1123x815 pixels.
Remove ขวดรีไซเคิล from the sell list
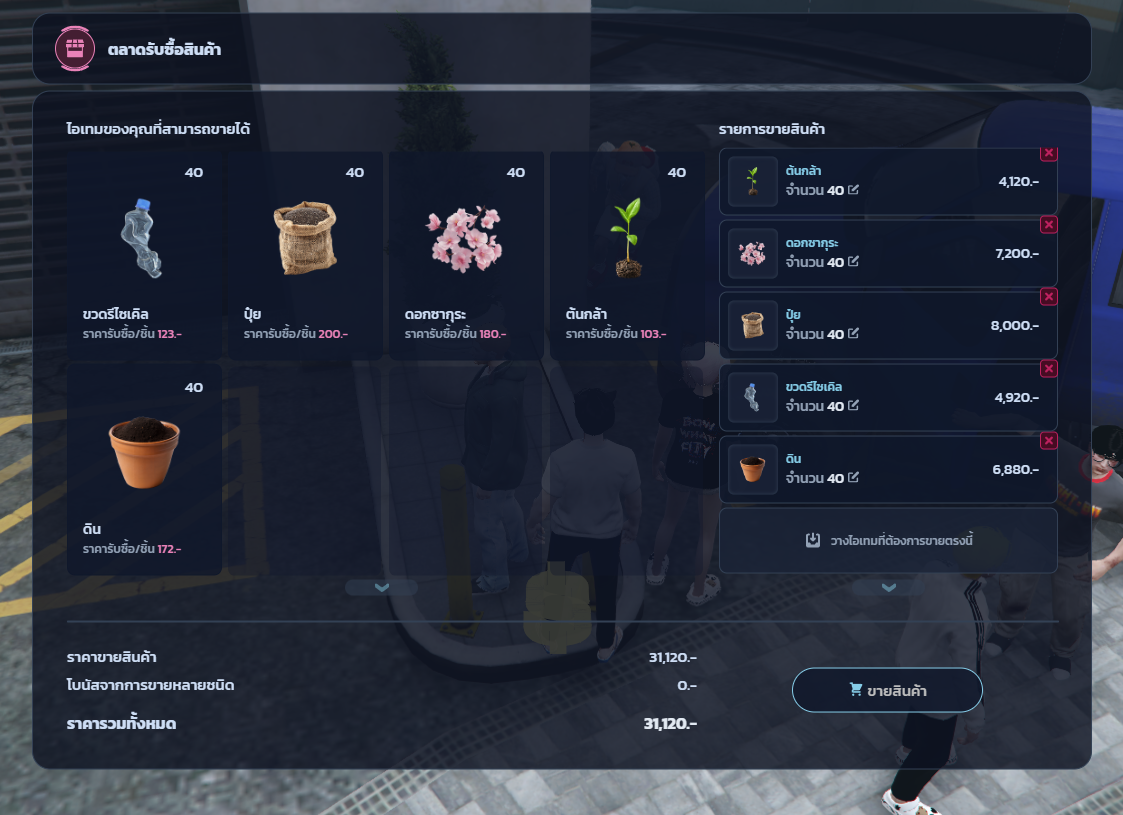point(1048,369)
